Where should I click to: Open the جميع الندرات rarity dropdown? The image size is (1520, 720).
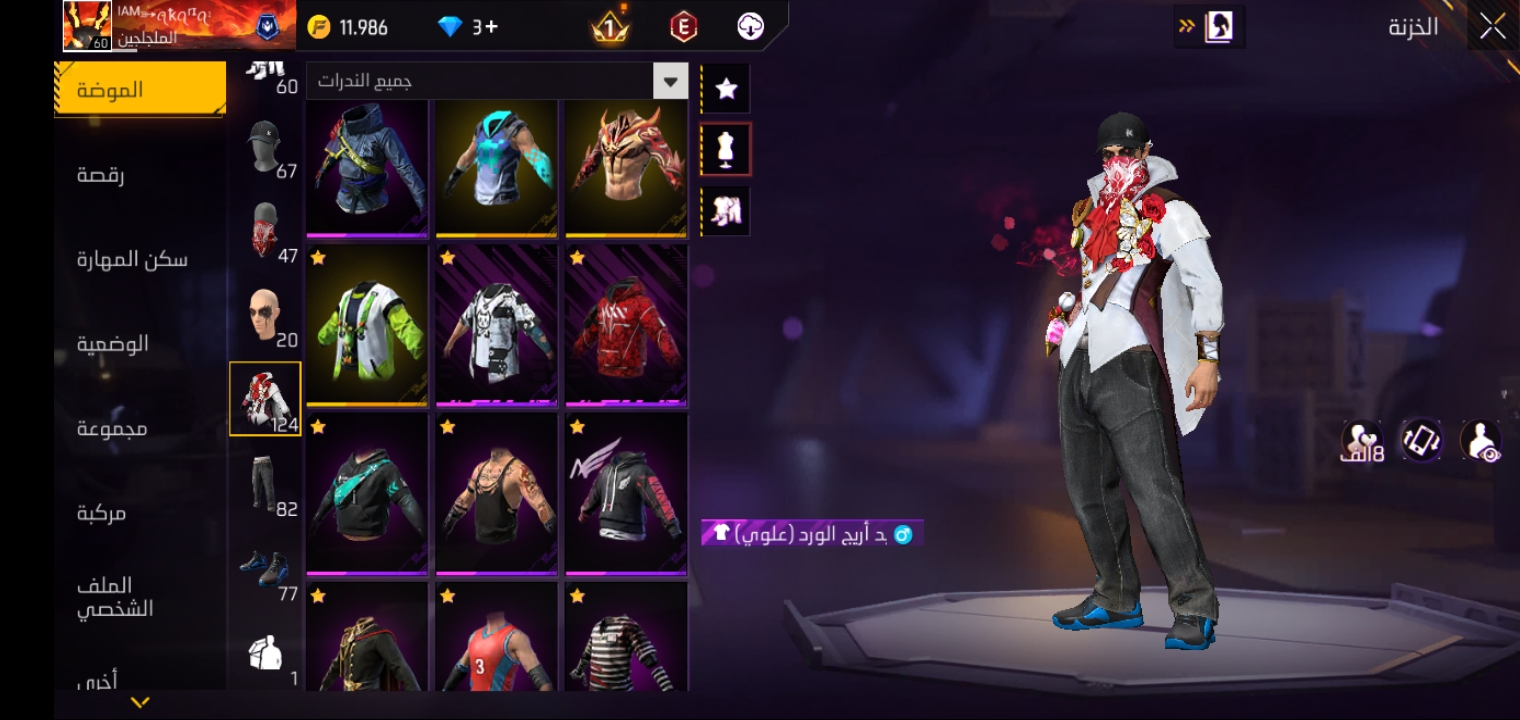(x=497, y=81)
